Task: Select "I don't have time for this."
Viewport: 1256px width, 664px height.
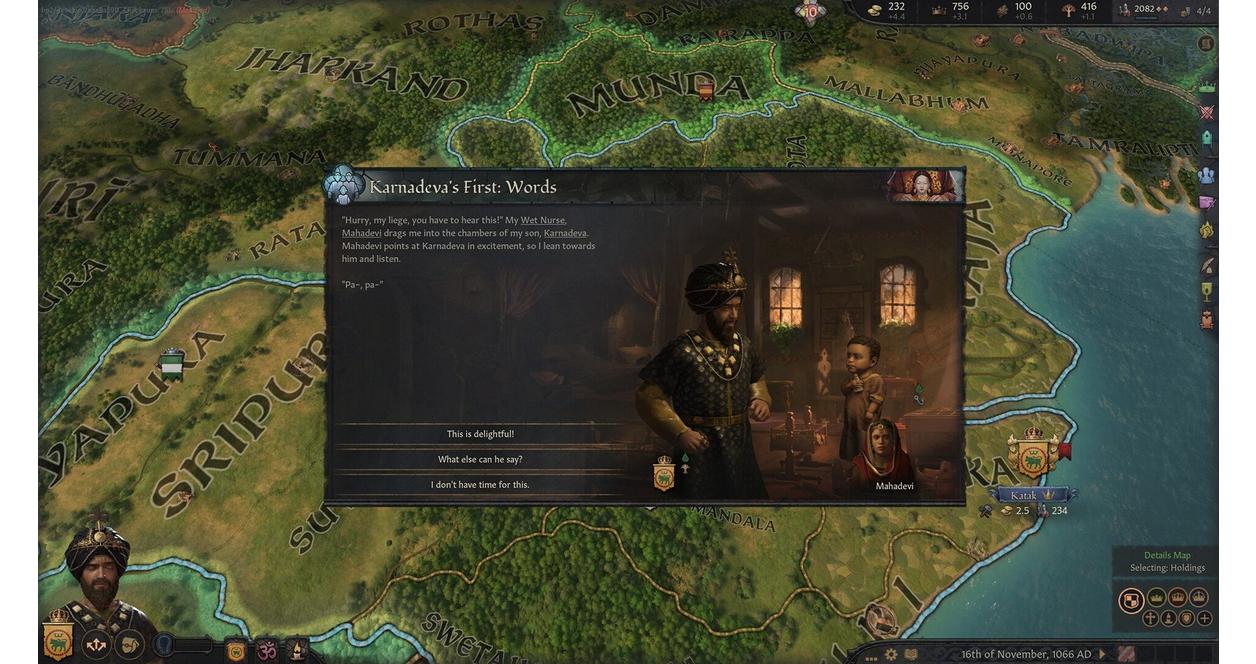Action: pos(480,485)
